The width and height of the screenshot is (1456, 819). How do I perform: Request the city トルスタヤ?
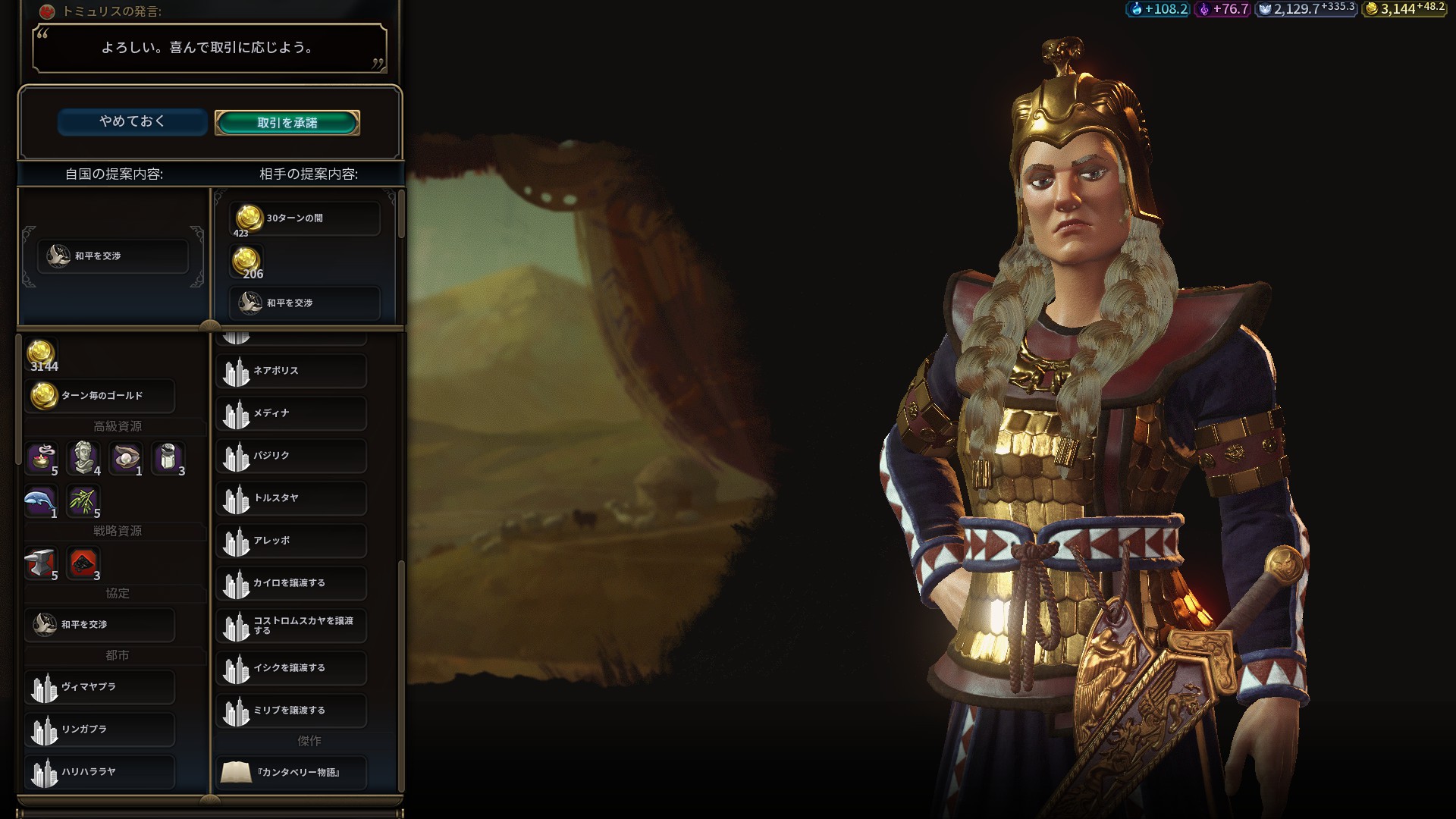(x=291, y=498)
